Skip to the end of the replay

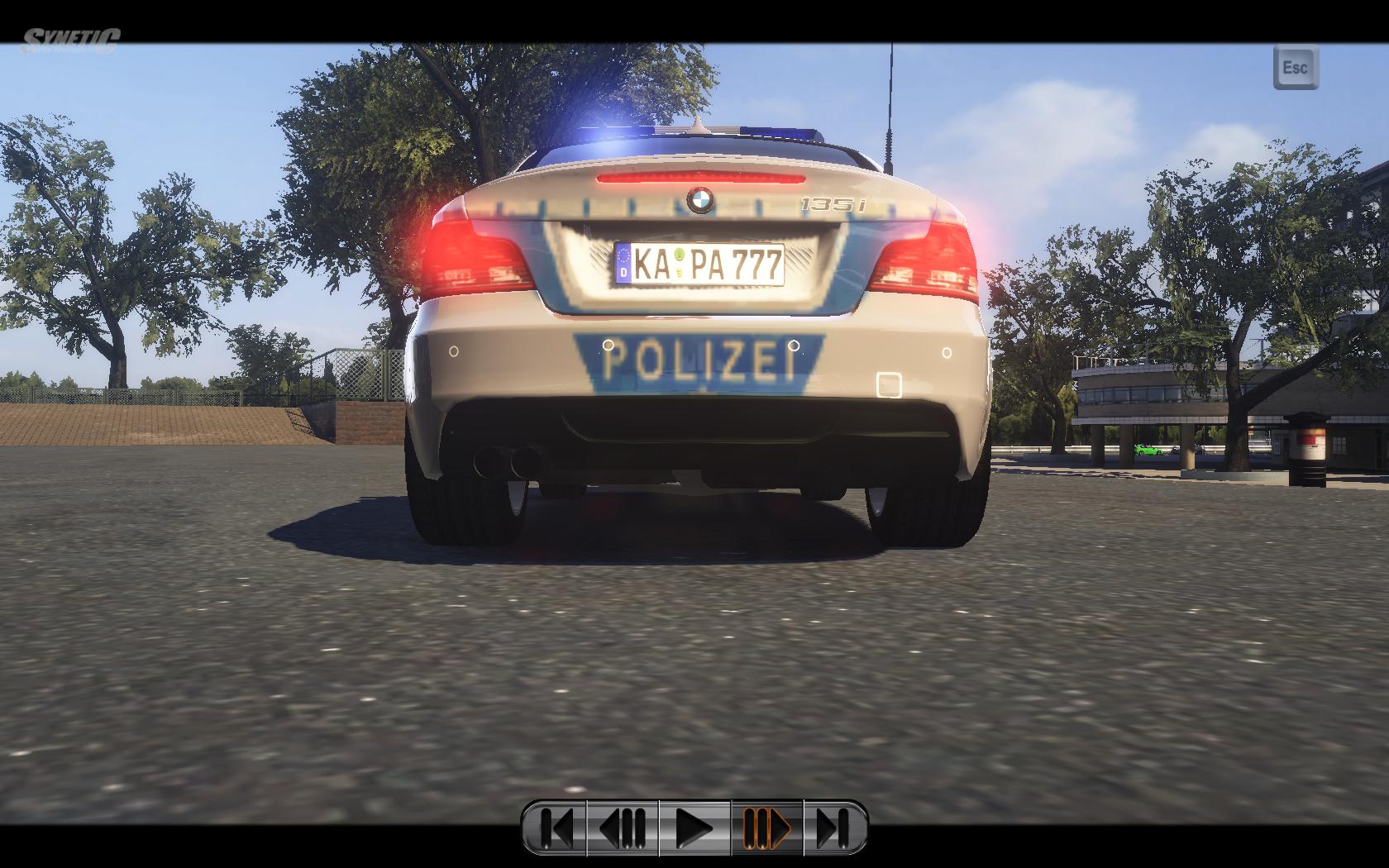[834, 827]
